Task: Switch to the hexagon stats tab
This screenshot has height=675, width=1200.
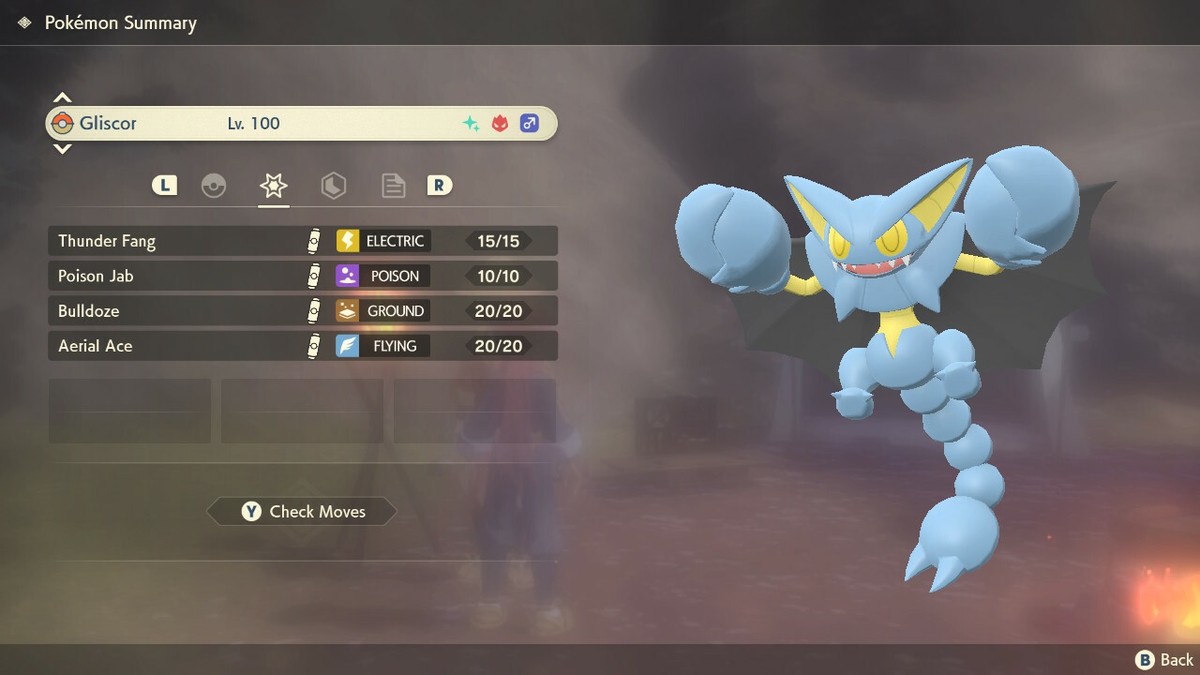Action: [333, 185]
